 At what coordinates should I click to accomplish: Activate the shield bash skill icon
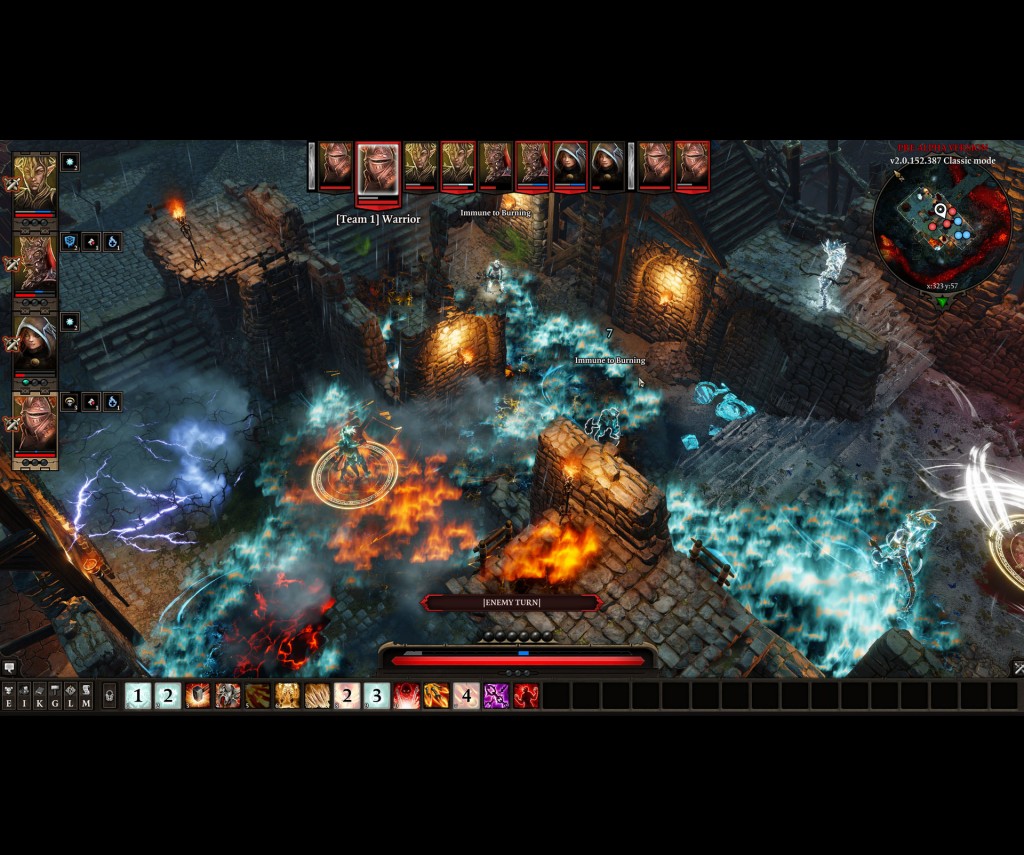coord(198,695)
